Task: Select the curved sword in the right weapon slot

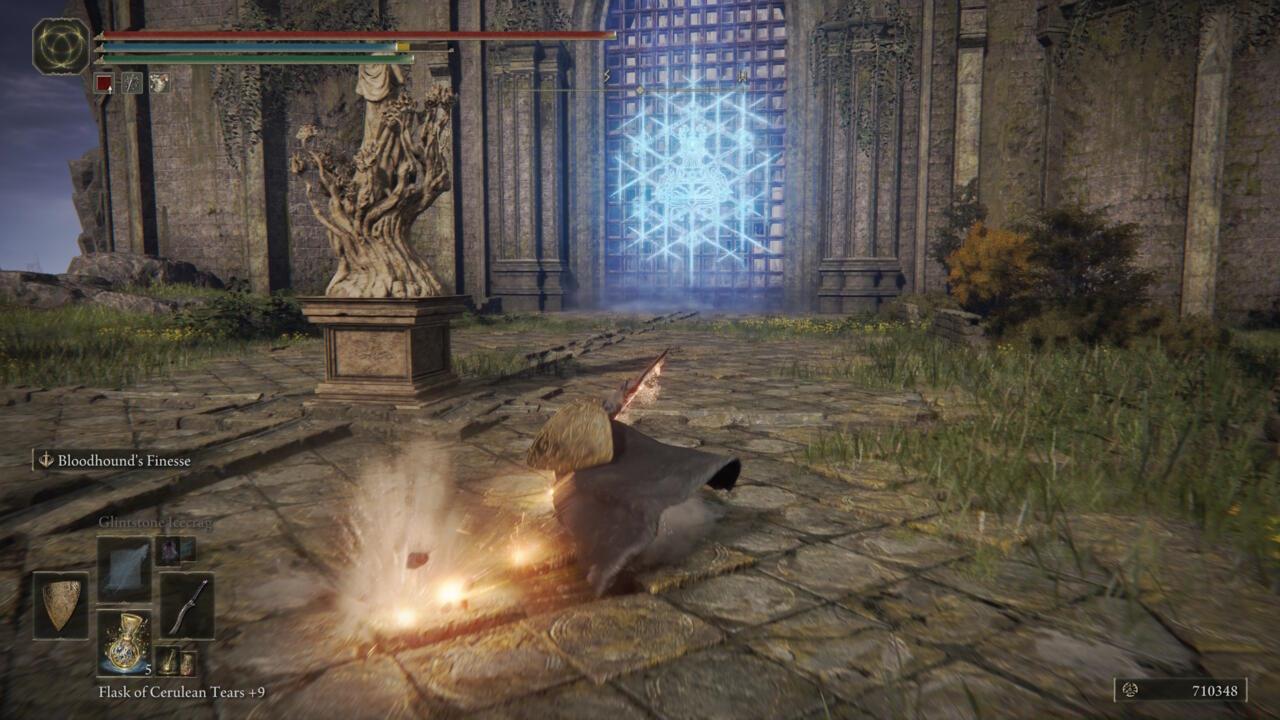Action: point(191,607)
